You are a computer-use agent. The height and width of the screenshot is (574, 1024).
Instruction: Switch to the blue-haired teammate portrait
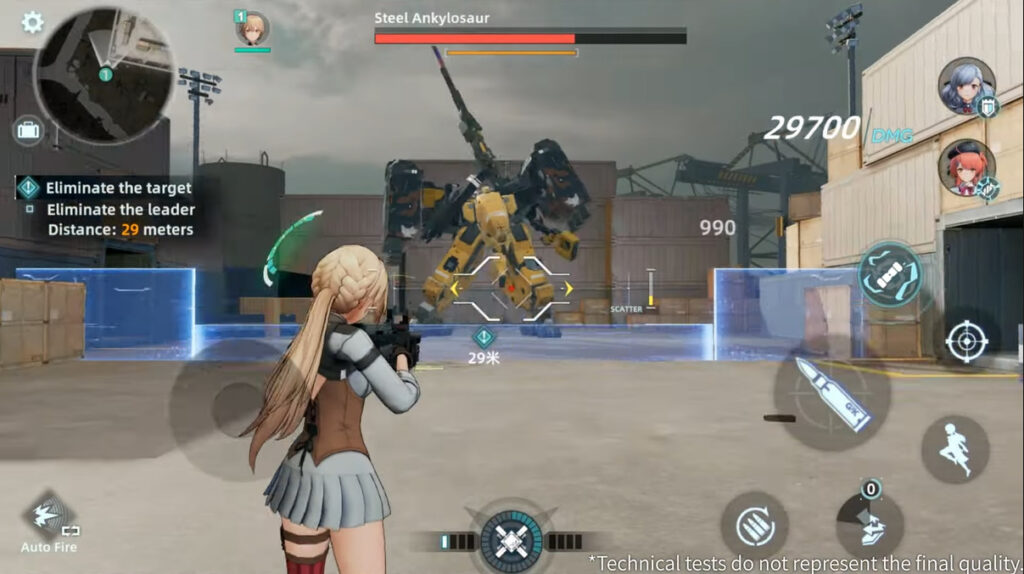click(966, 86)
